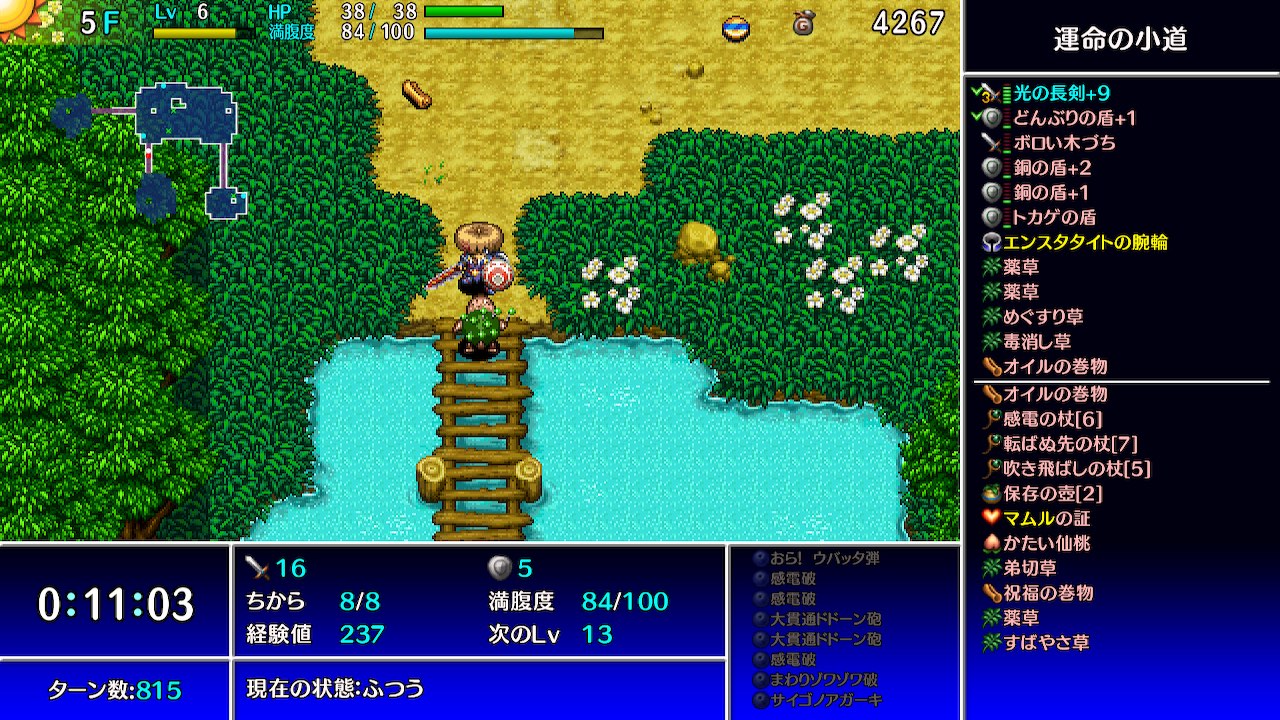Click the gitan pouch icon beside 4267
This screenshot has width=1280, height=720.
coord(805,22)
